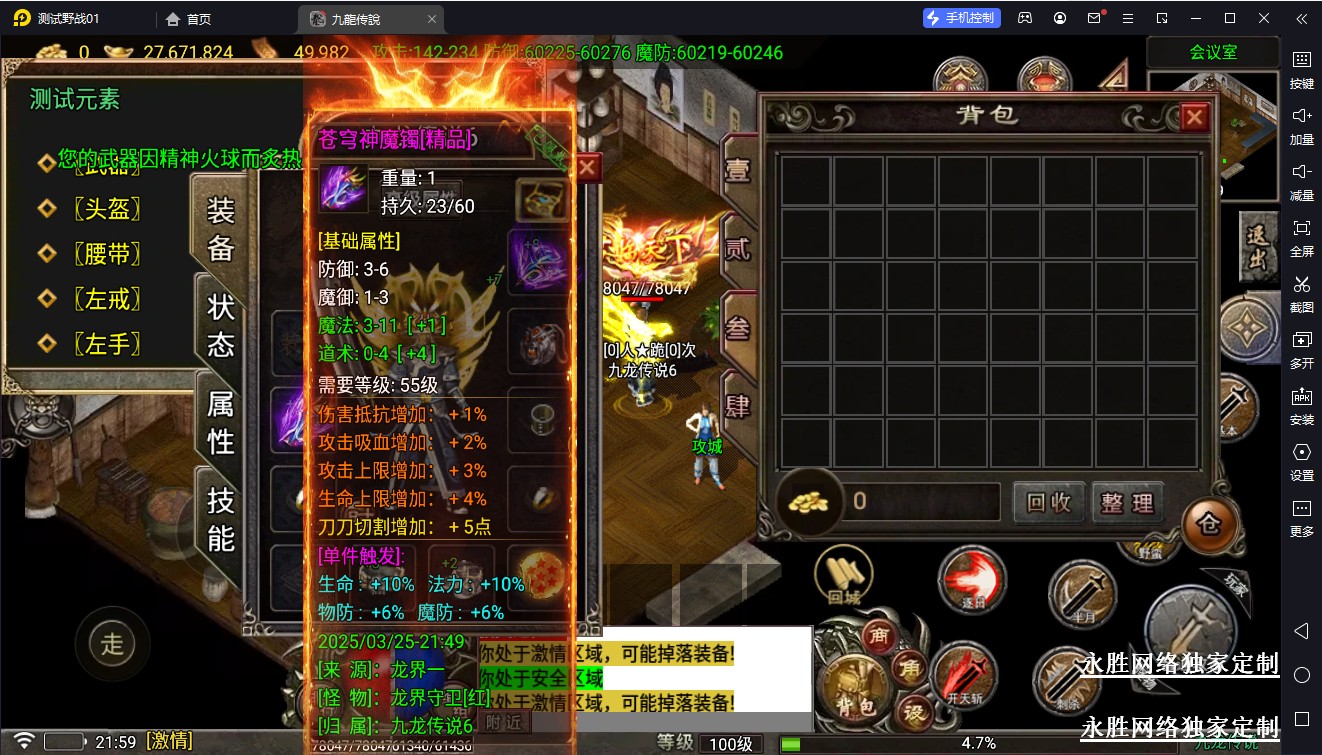Select the 〖腰带〗 belt entry
Image resolution: width=1322 pixels, height=755 pixels.
(x=106, y=254)
